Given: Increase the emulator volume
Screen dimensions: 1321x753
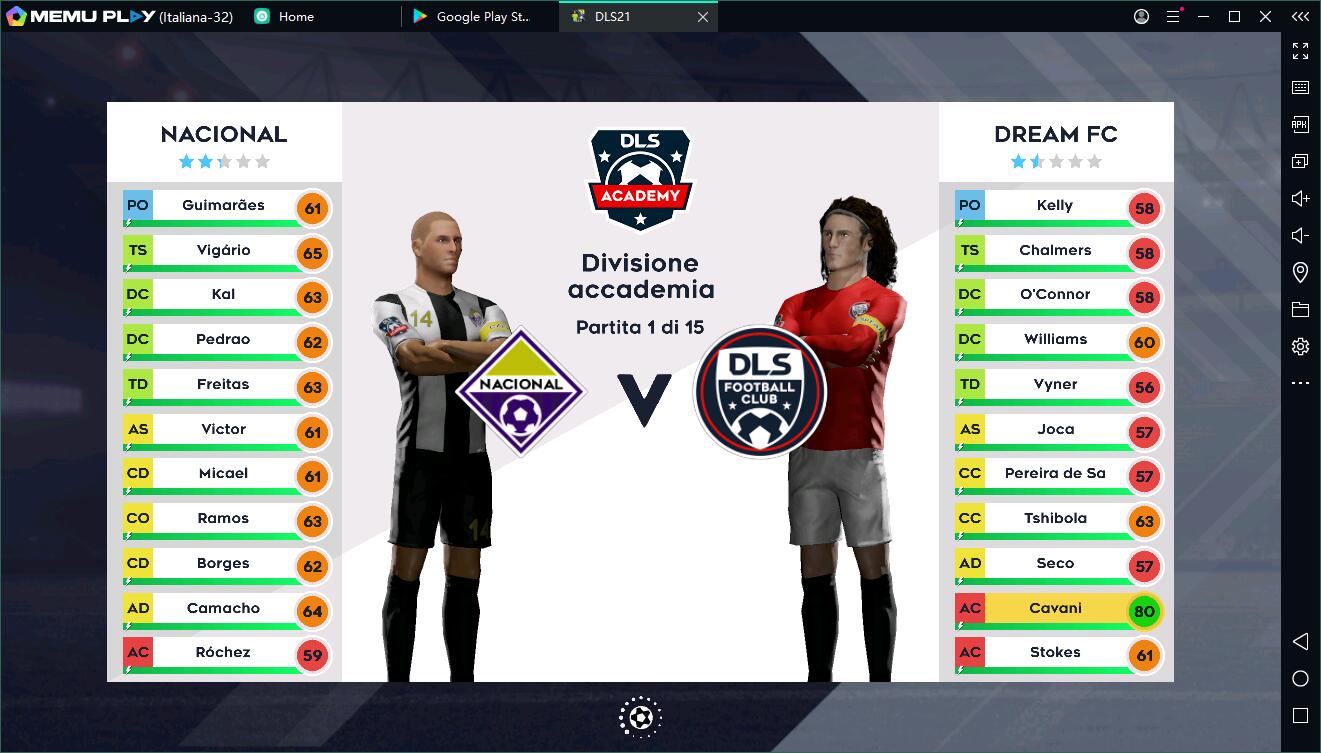Looking at the screenshot, I should 1300,198.
